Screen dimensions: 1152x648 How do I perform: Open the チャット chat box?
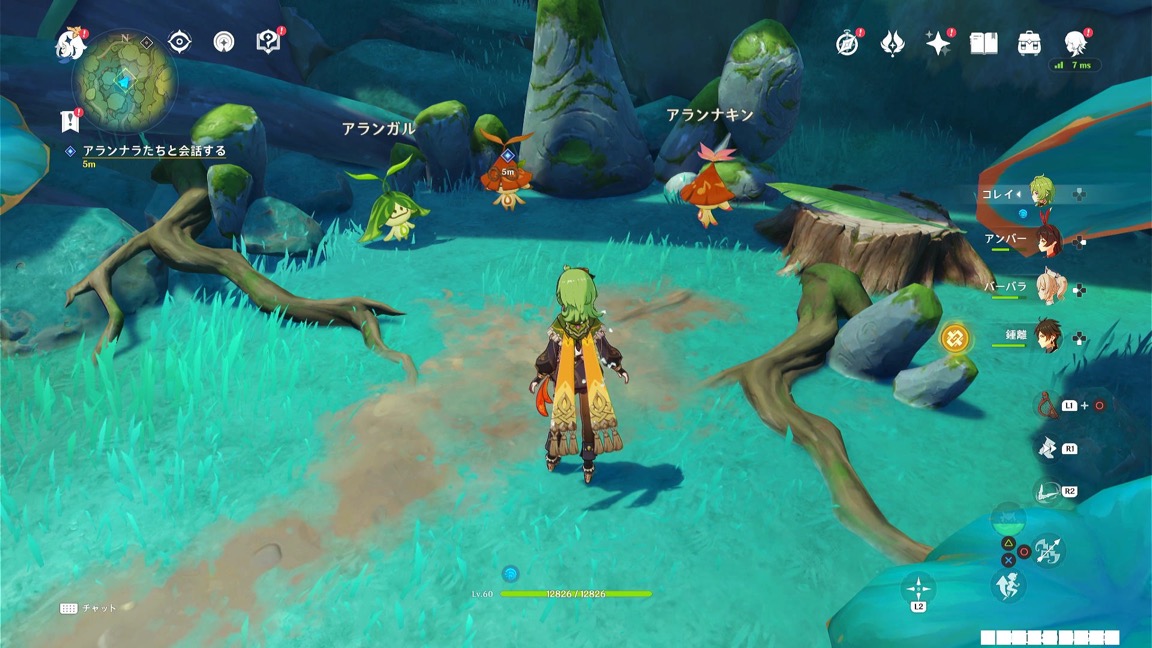click(89, 608)
